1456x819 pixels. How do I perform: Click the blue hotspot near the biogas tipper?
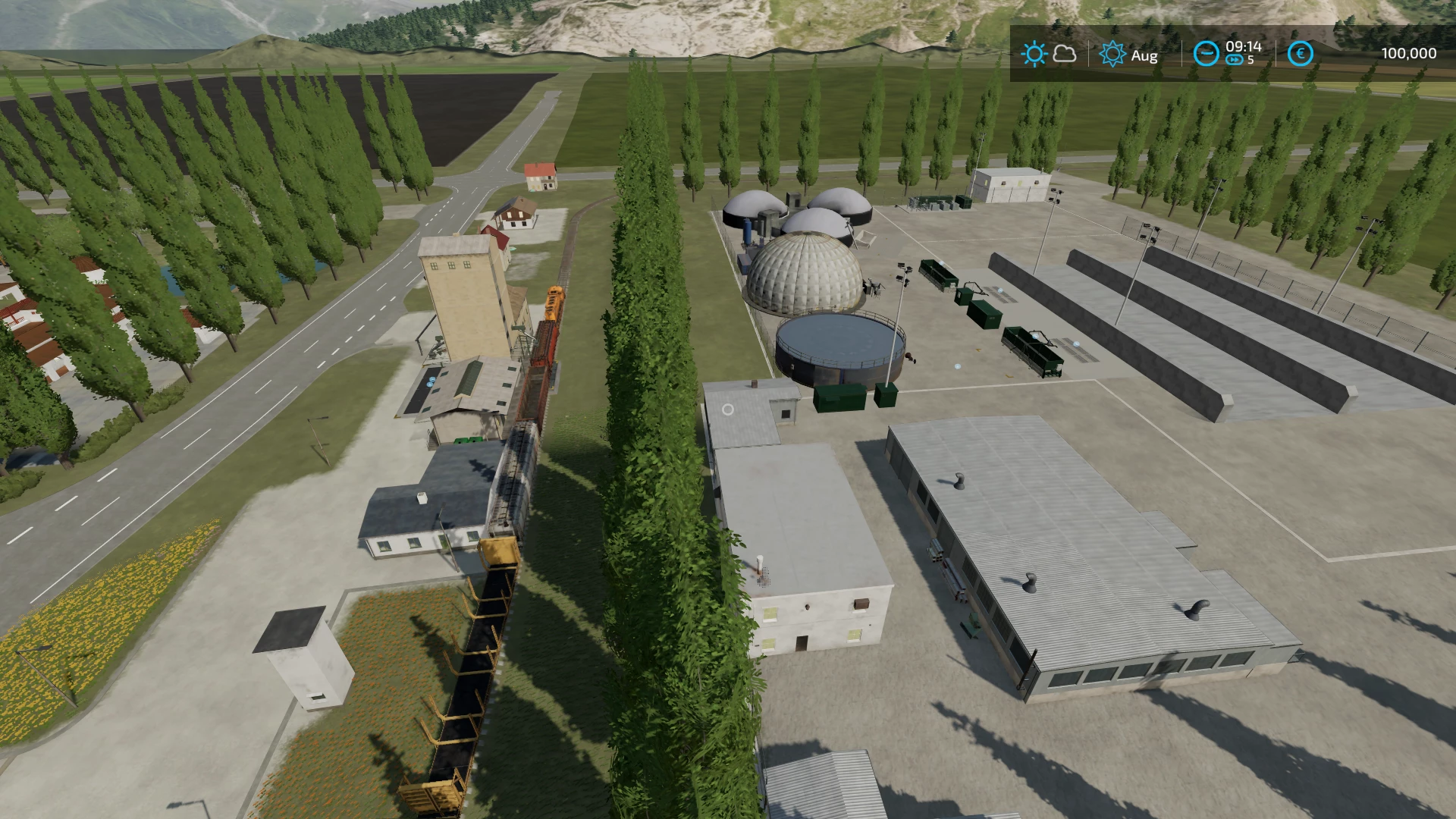(1035, 337)
